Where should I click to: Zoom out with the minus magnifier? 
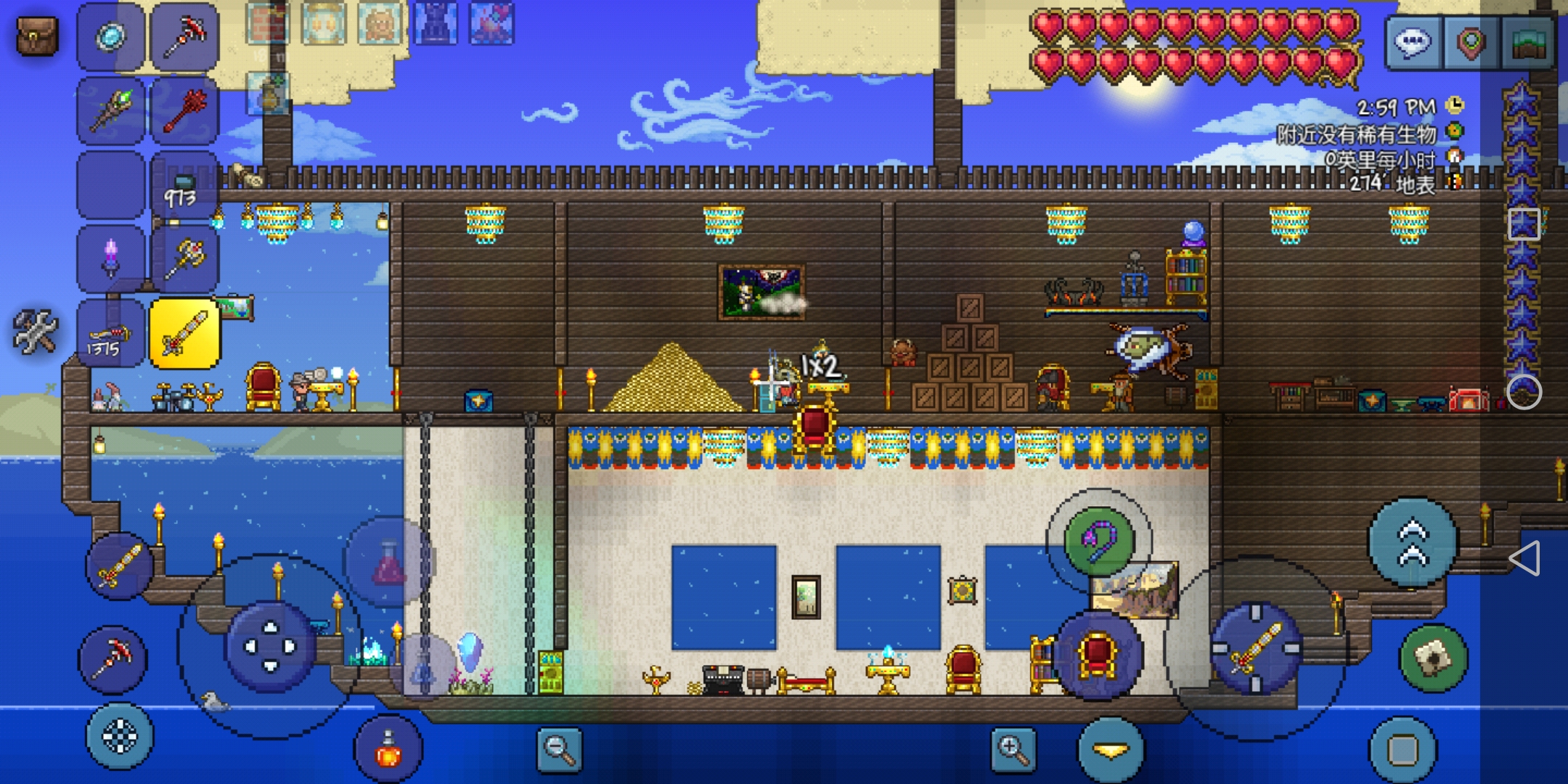559,749
